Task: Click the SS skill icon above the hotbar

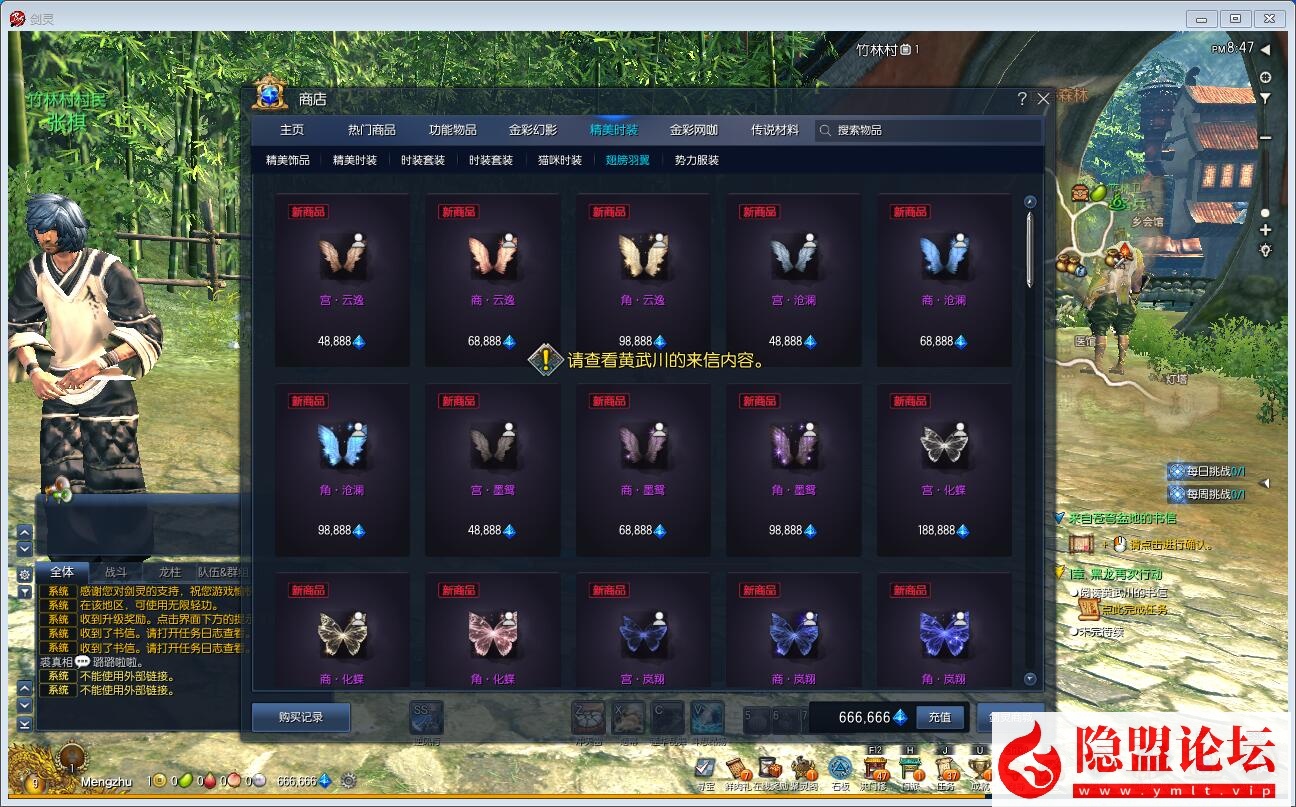Action: (427, 716)
